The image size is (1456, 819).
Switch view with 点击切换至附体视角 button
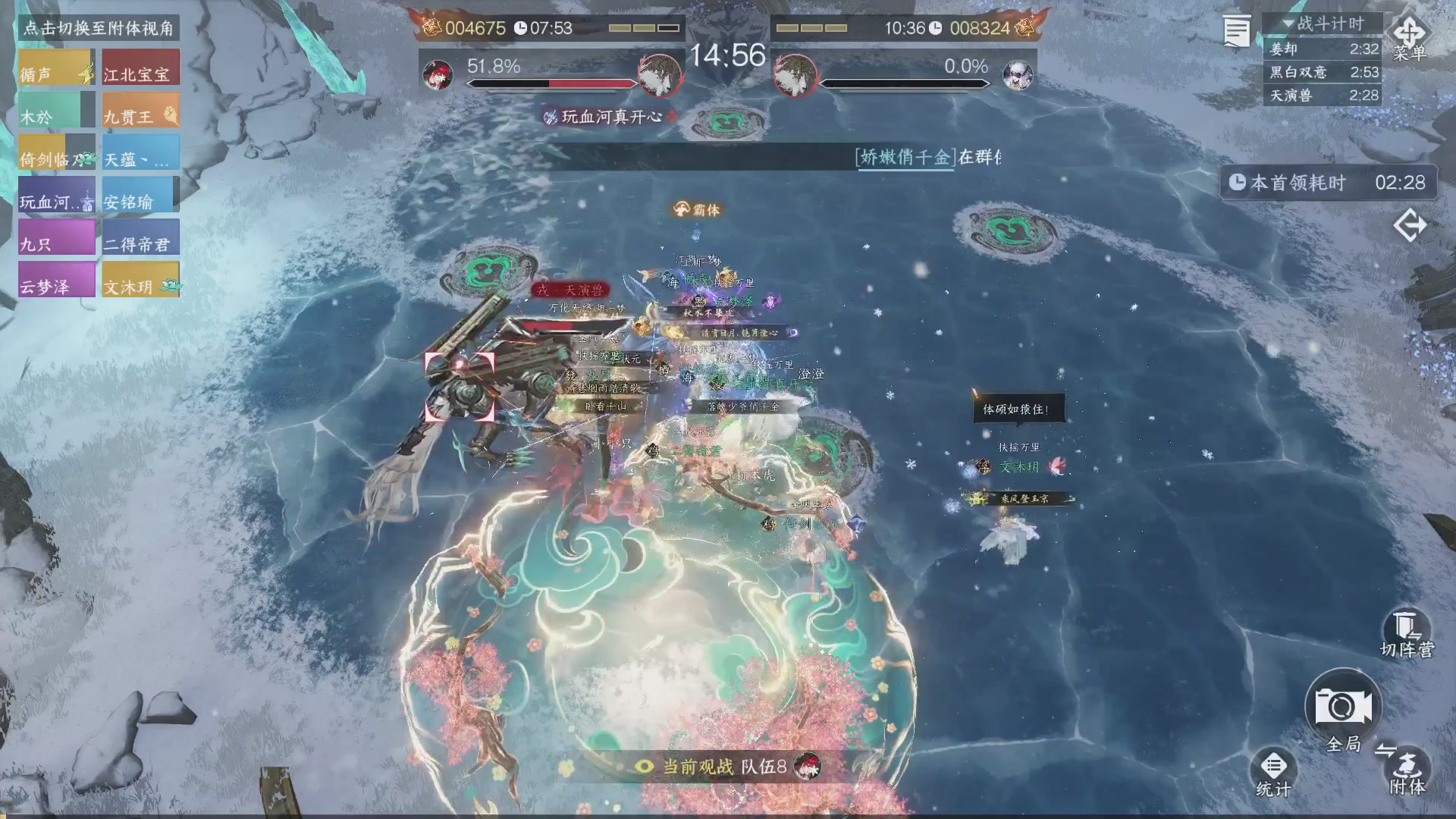99,29
